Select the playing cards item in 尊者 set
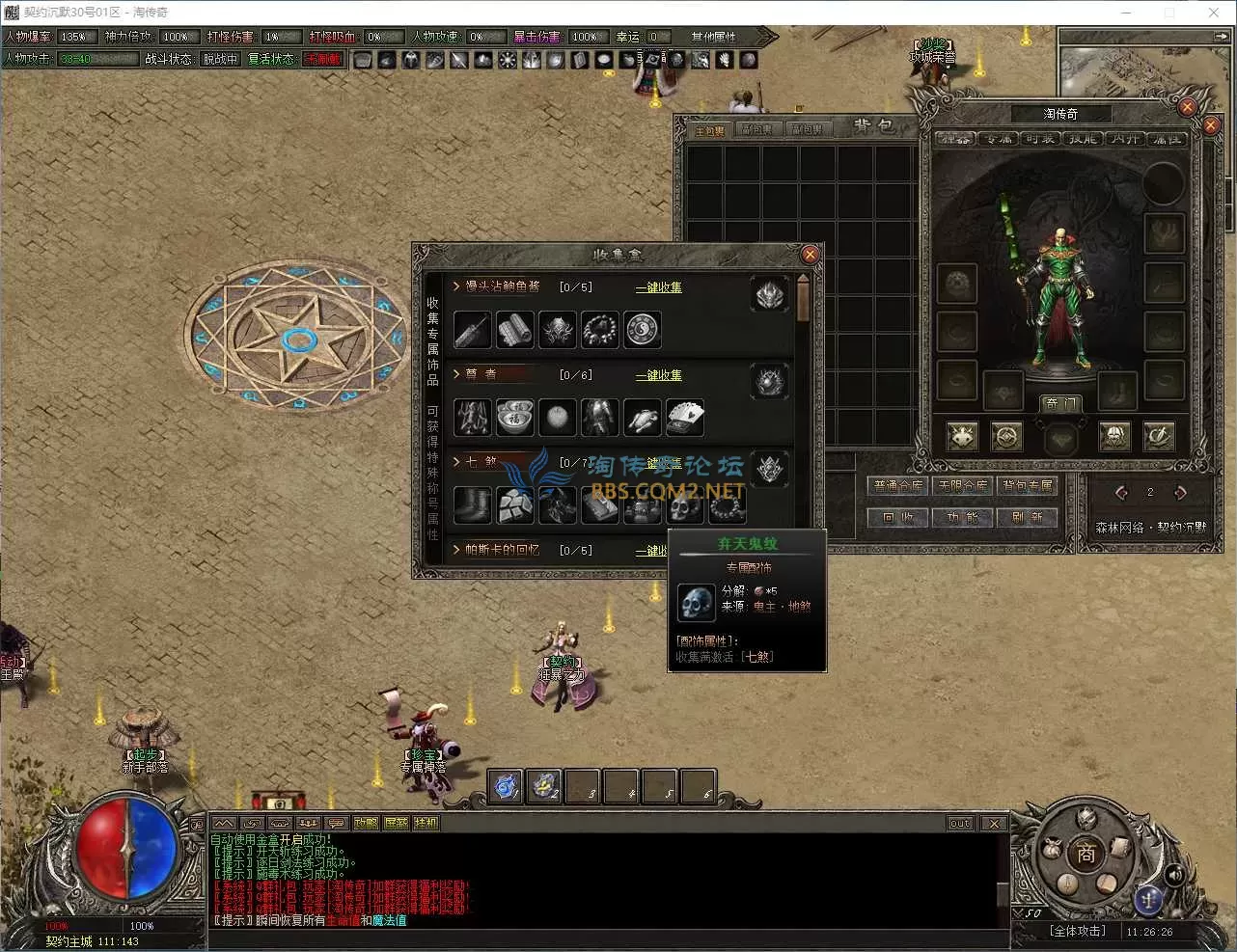 [685, 418]
